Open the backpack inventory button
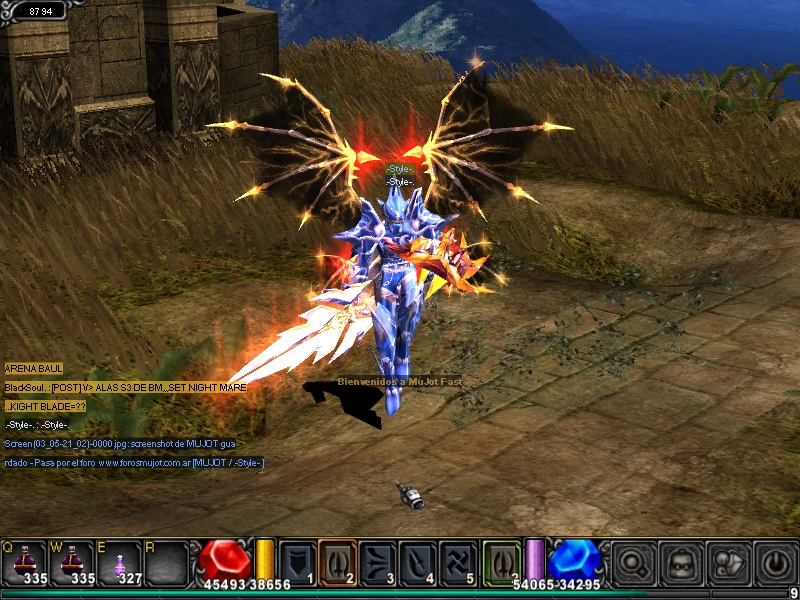The width and height of the screenshot is (800, 600). (682, 562)
